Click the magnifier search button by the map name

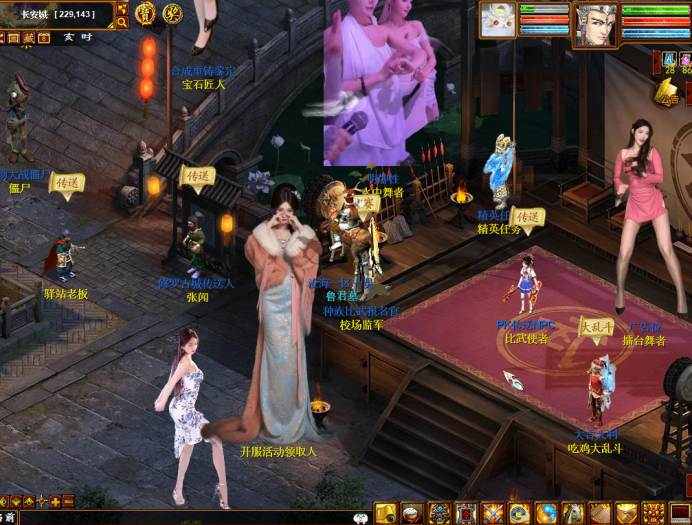coord(122,21)
